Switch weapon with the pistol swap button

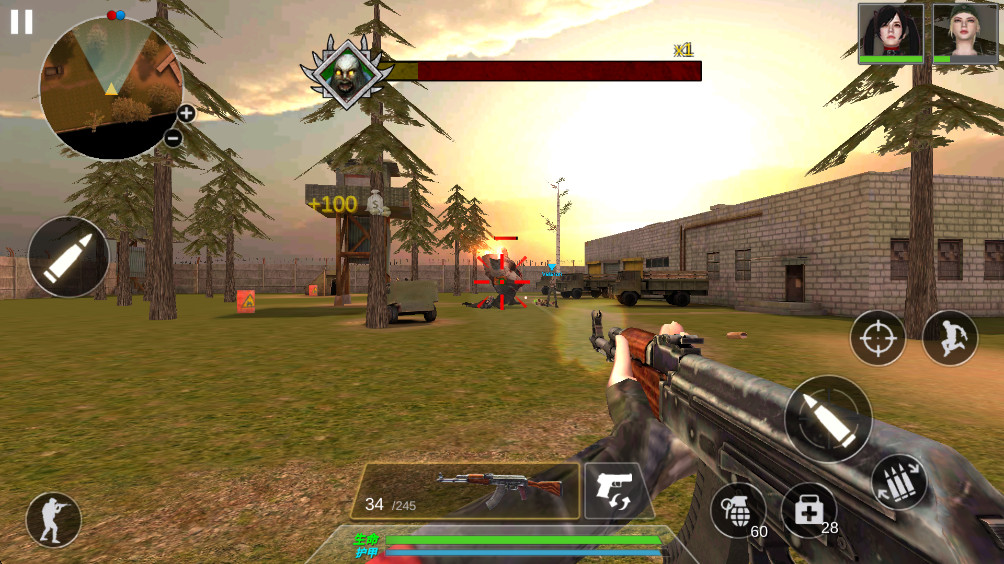point(614,490)
